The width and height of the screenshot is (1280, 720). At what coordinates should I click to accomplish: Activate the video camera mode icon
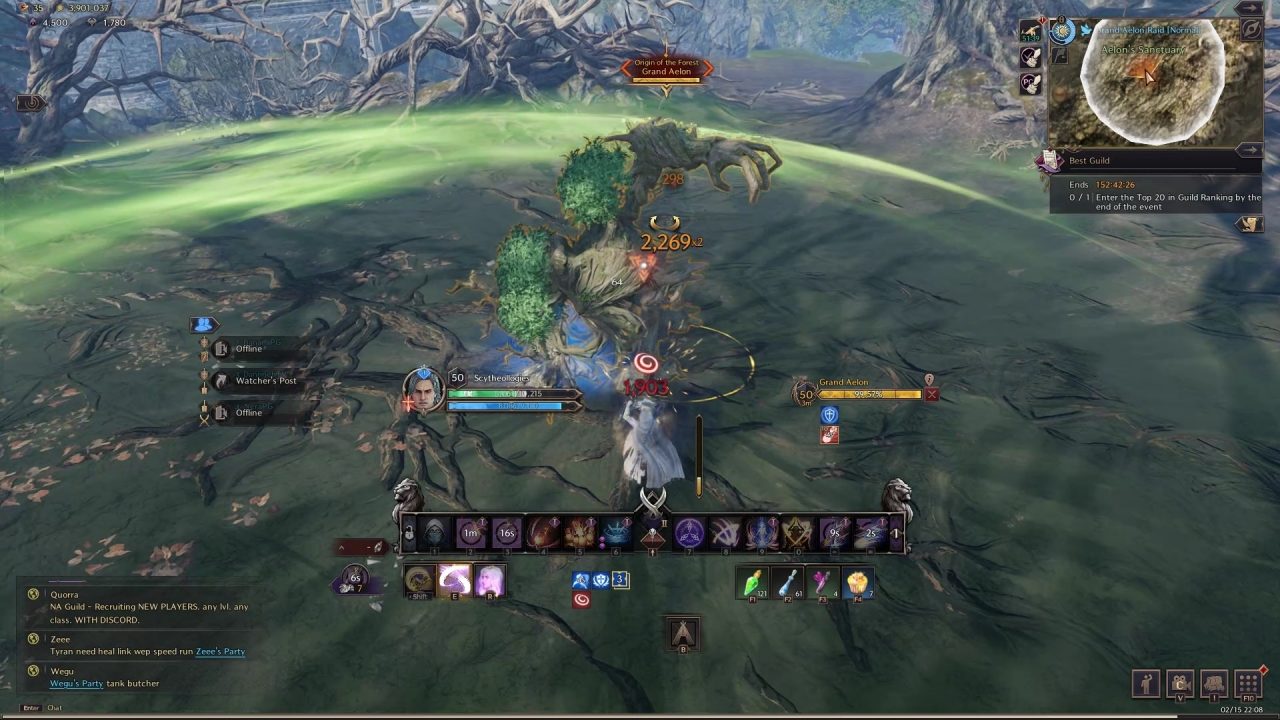[1181, 685]
